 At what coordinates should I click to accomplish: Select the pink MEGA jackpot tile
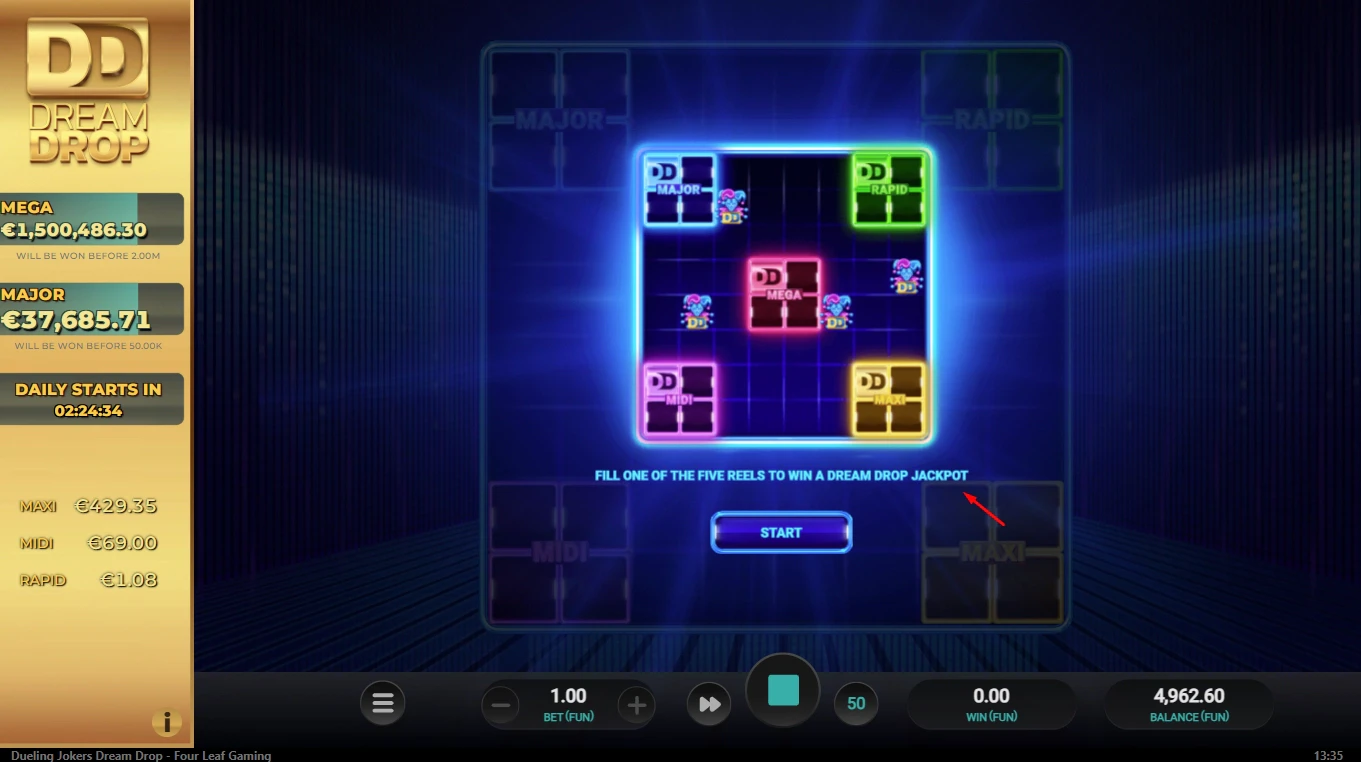pos(783,293)
